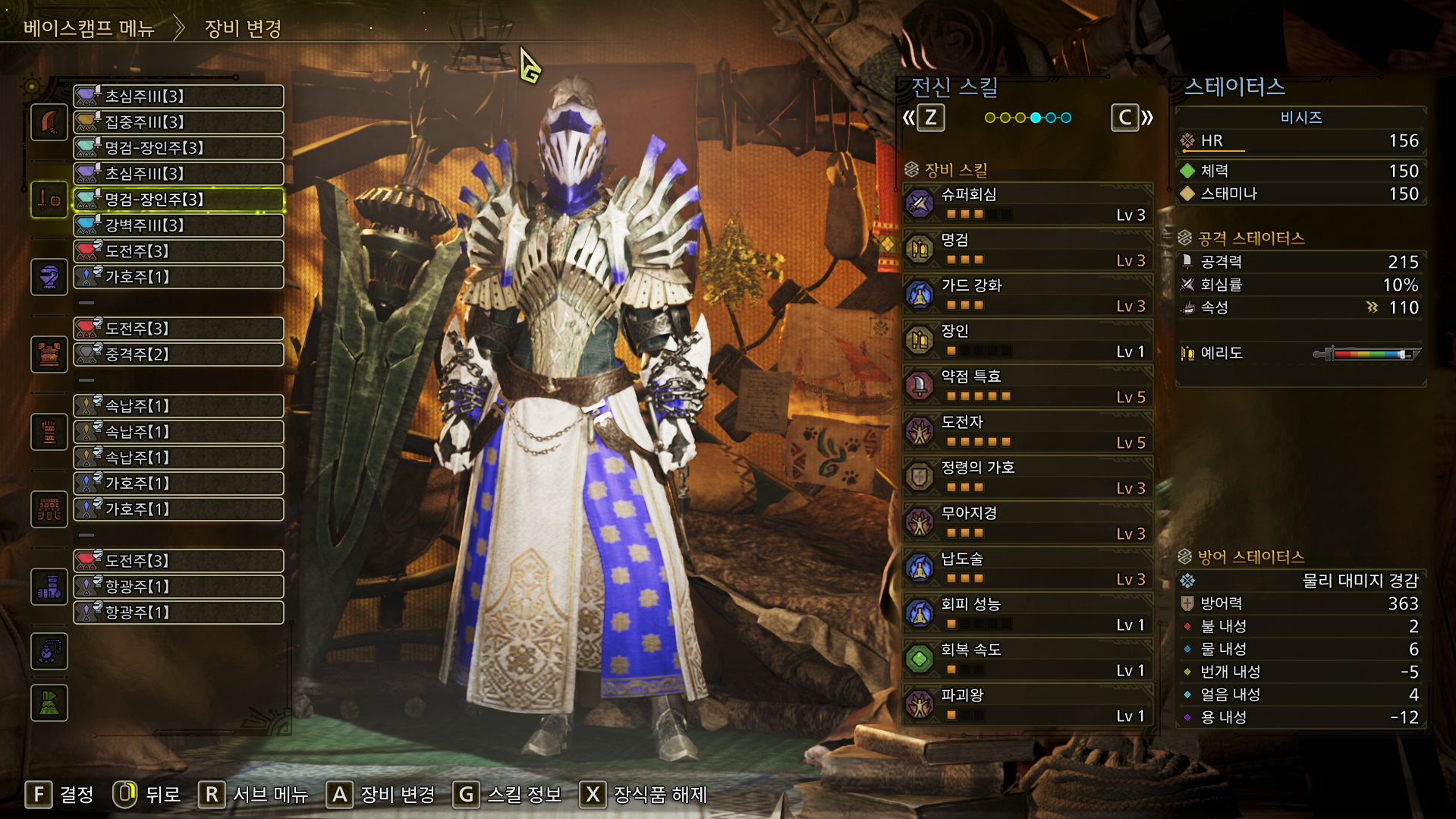Return to 베이스캠프 메뉴 breadcrumb
The width and height of the screenshot is (1456, 819).
tap(89, 29)
